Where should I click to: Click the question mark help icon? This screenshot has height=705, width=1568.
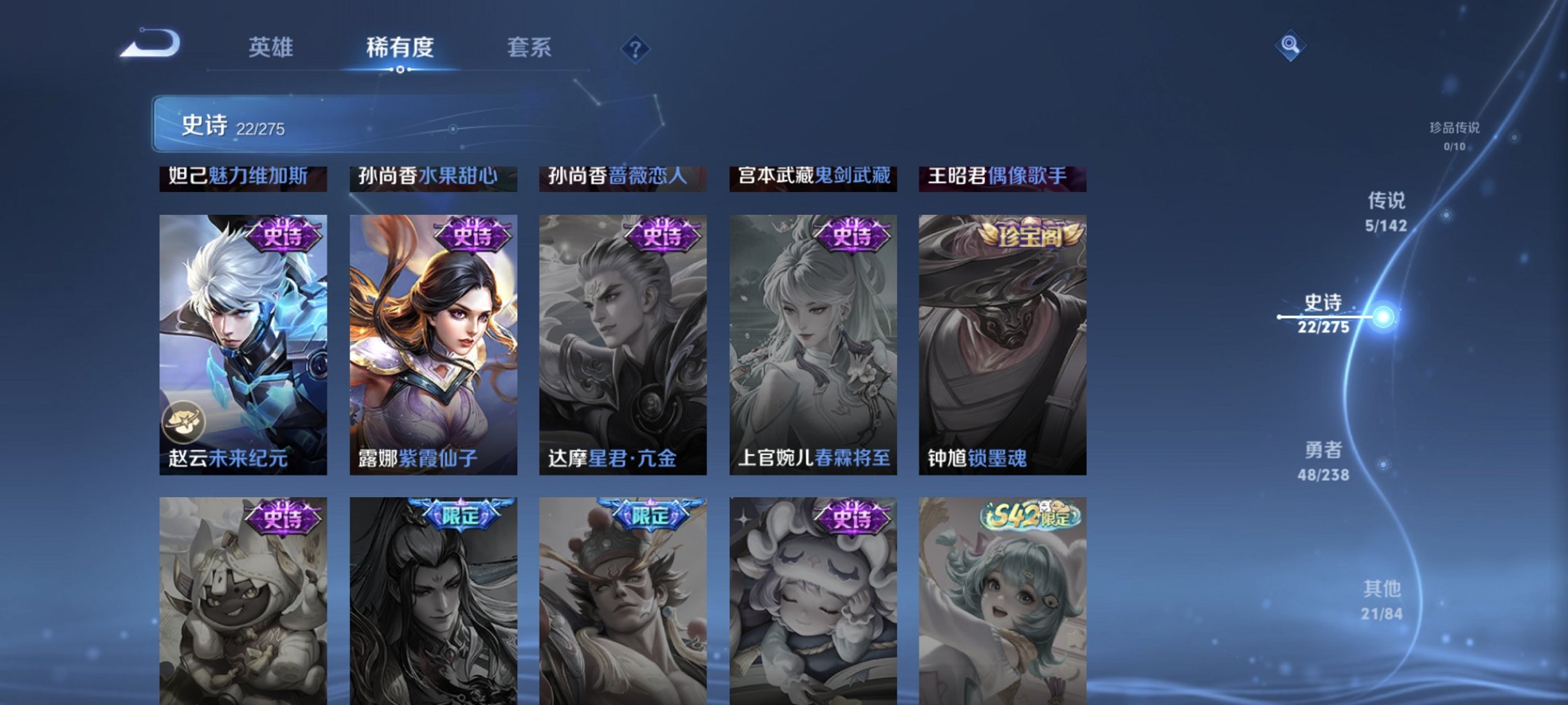[x=636, y=50]
